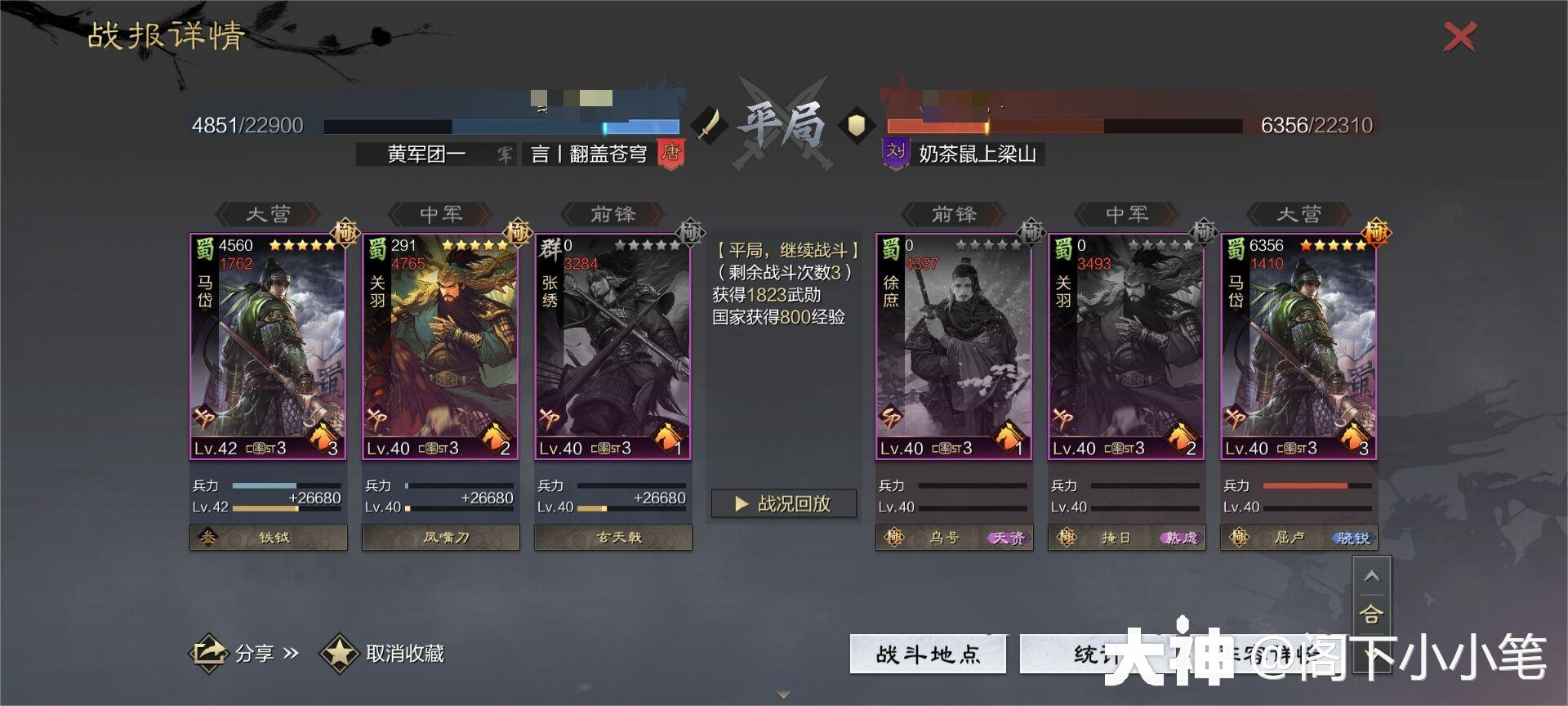Switch to the 战斗地点 tab

click(x=928, y=654)
